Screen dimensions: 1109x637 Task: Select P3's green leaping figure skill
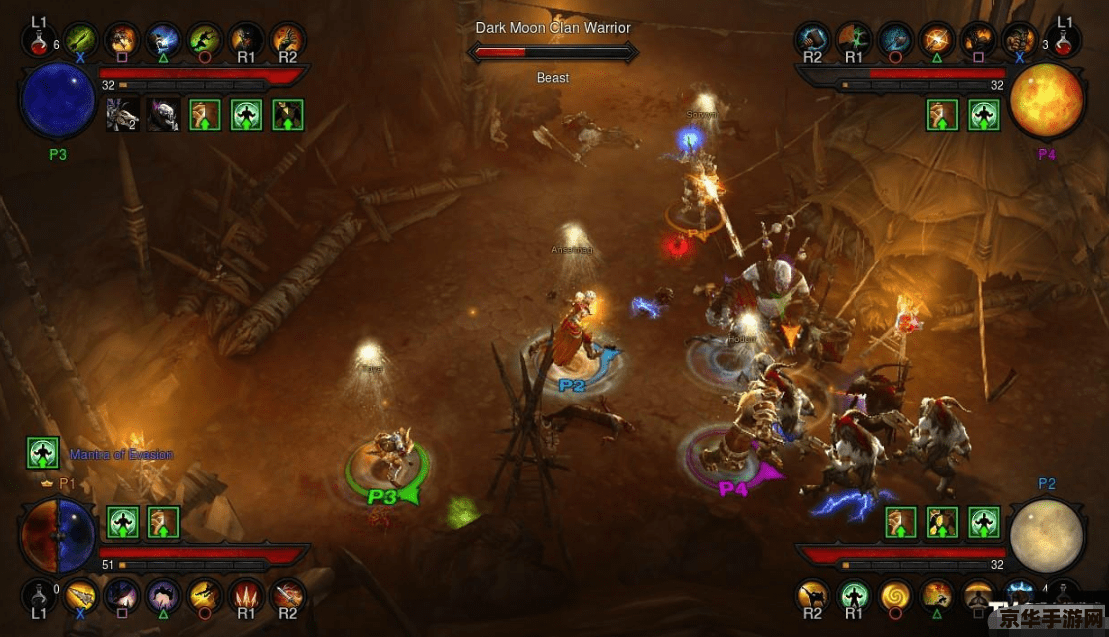pos(204,40)
